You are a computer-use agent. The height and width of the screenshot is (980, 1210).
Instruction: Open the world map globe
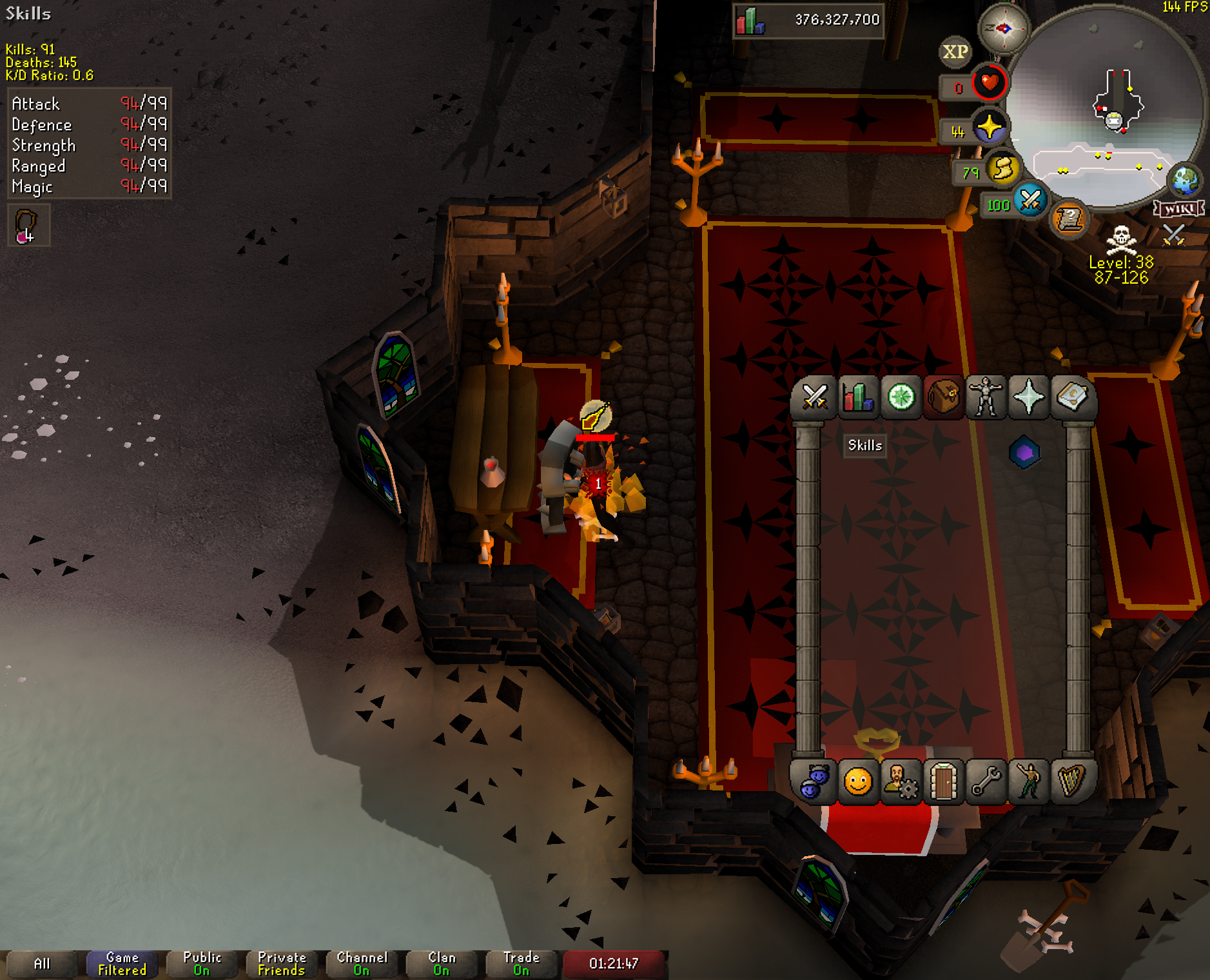[1185, 181]
